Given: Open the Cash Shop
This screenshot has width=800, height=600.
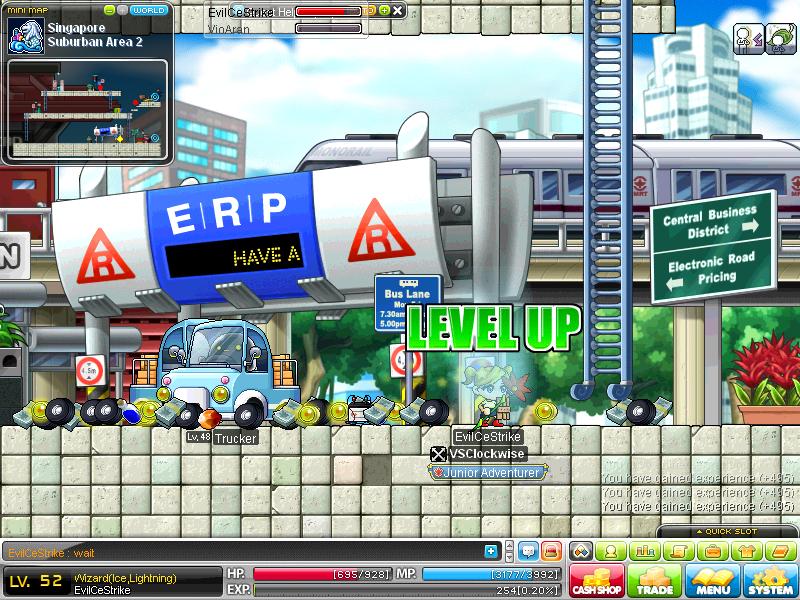Looking at the screenshot, I should click(x=596, y=581).
